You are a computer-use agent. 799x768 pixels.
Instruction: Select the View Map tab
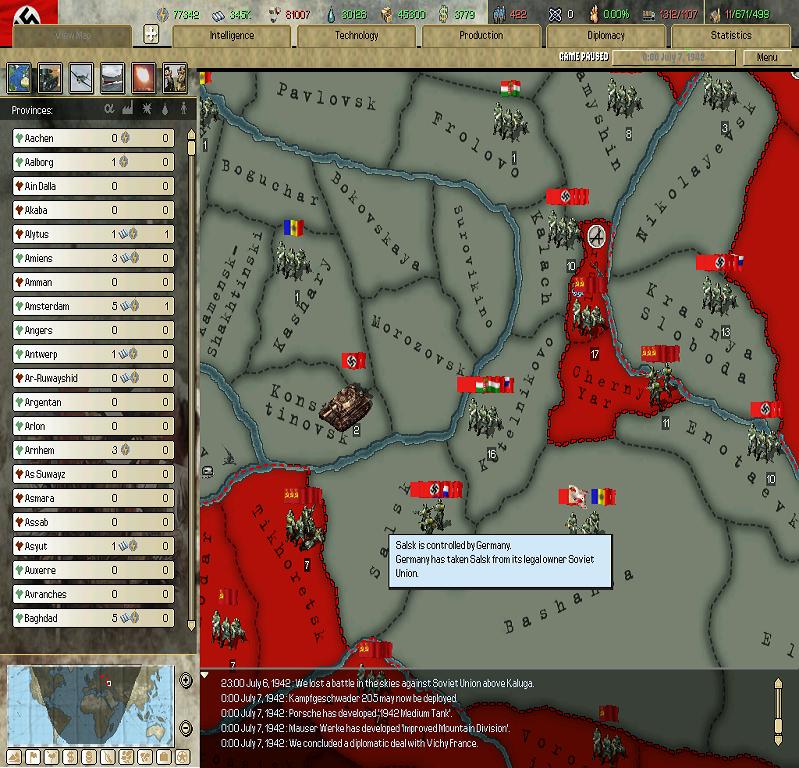pyautogui.click(x=68, y=36)
